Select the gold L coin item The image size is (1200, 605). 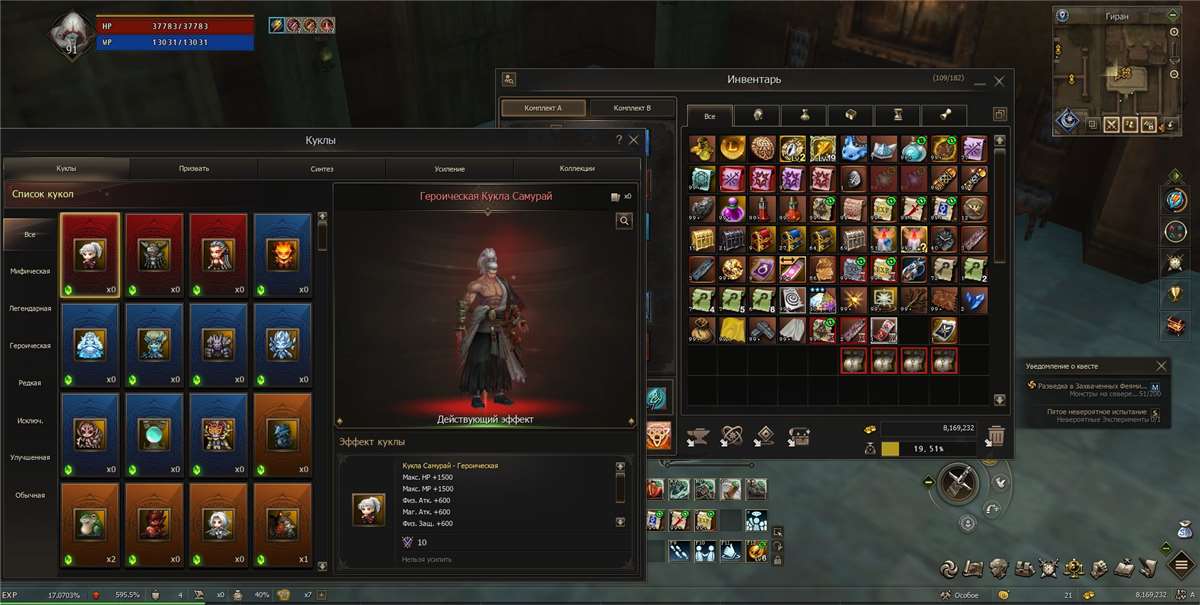[733, 149]
